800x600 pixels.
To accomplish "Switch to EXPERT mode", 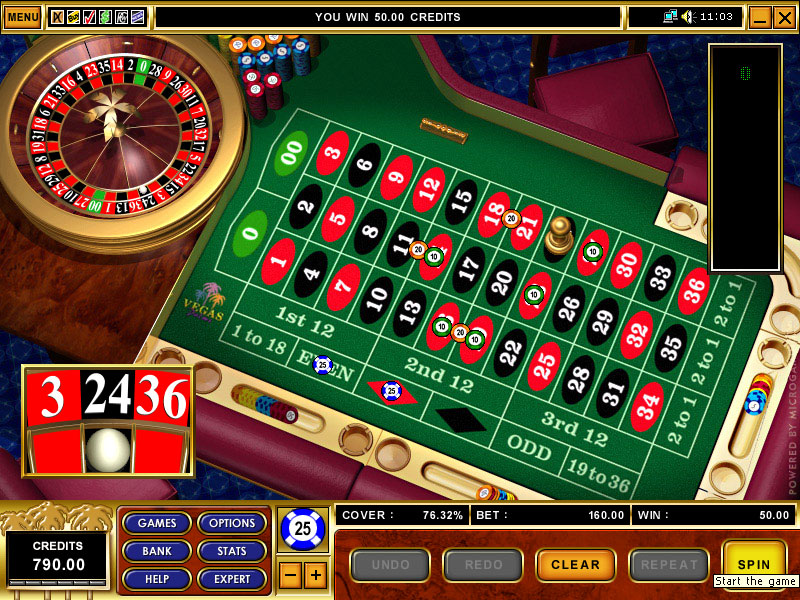I will 232,579.
